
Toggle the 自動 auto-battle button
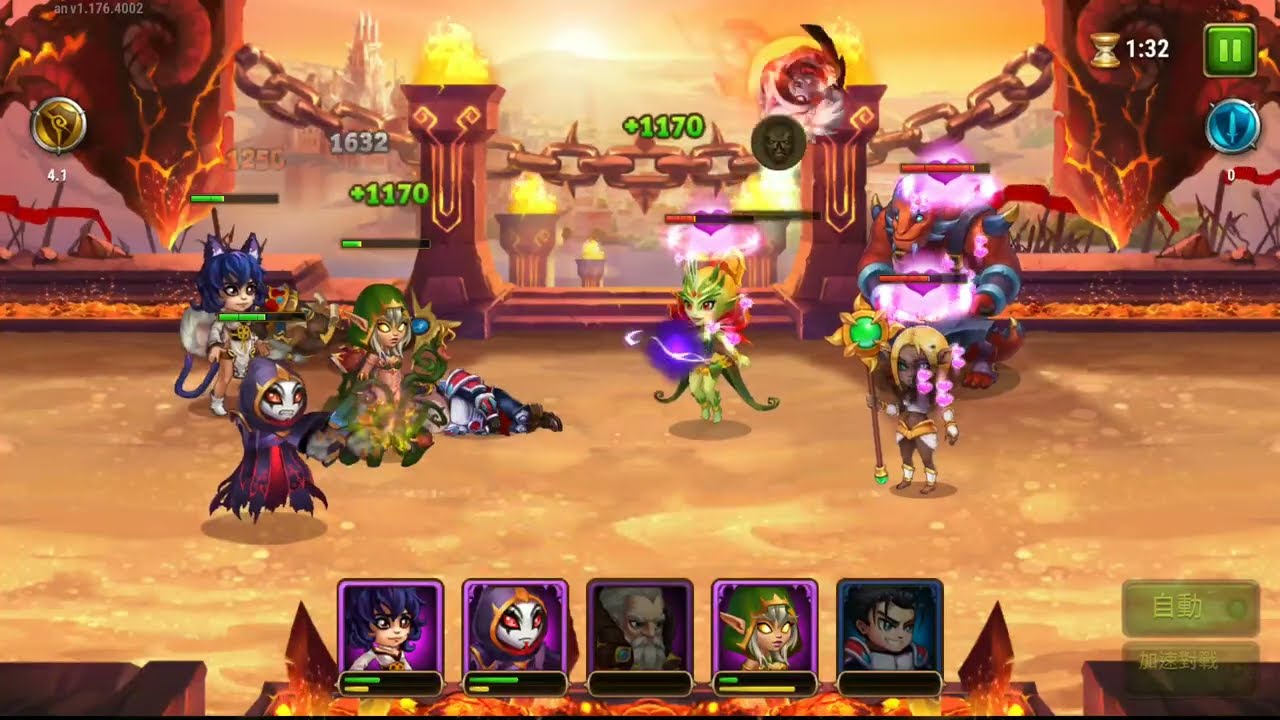tap(1189, 607)
